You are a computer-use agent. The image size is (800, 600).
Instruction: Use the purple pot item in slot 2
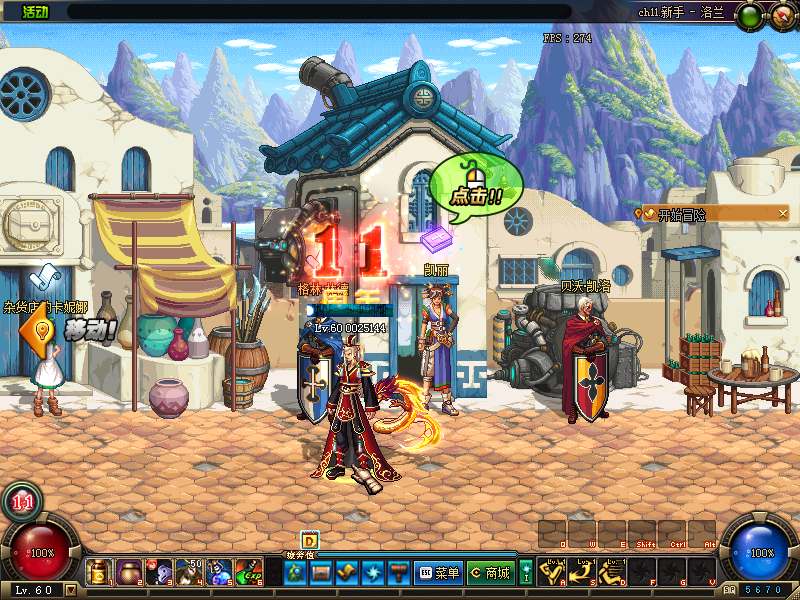130,573
